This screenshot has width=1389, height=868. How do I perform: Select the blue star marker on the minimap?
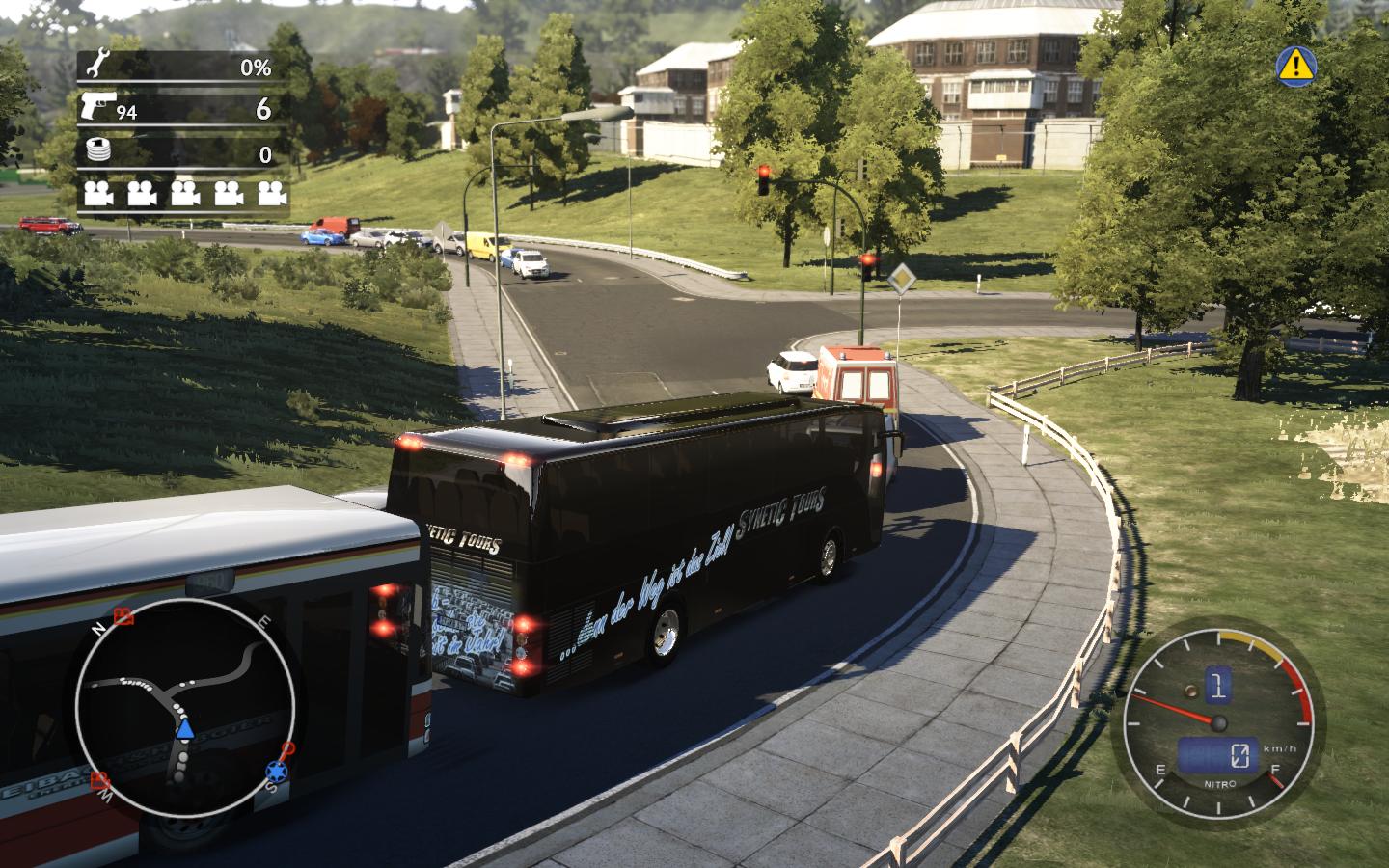277,772
